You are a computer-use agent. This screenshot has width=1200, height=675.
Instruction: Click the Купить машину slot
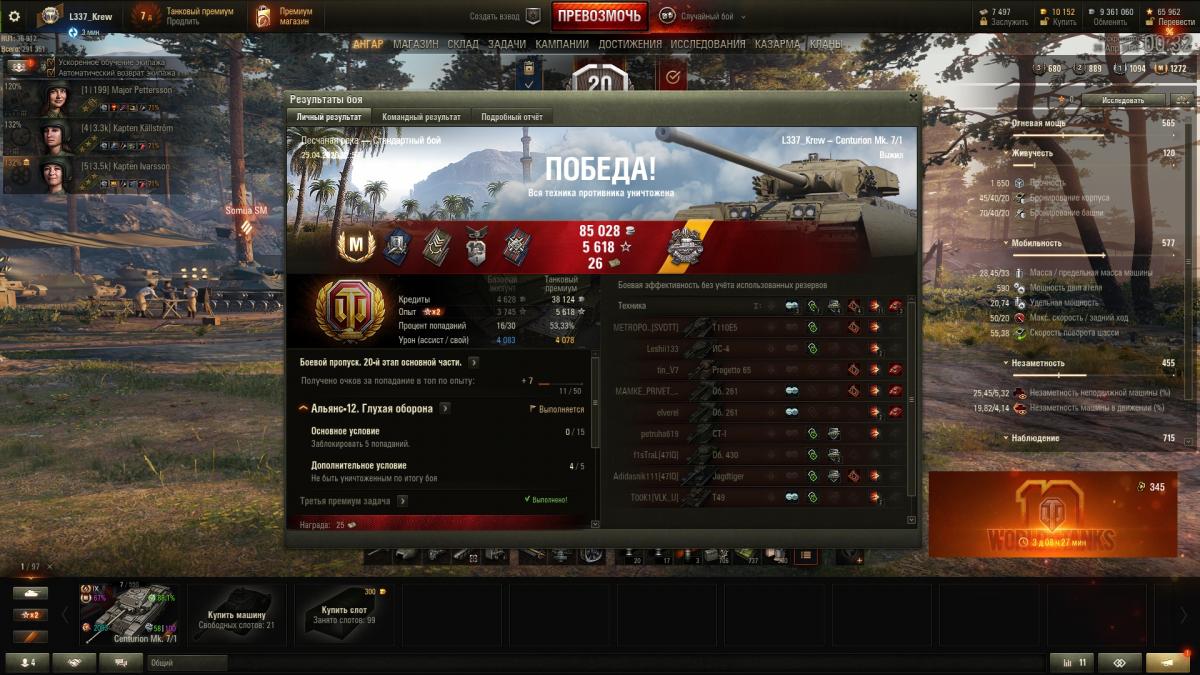coord(237,615)
